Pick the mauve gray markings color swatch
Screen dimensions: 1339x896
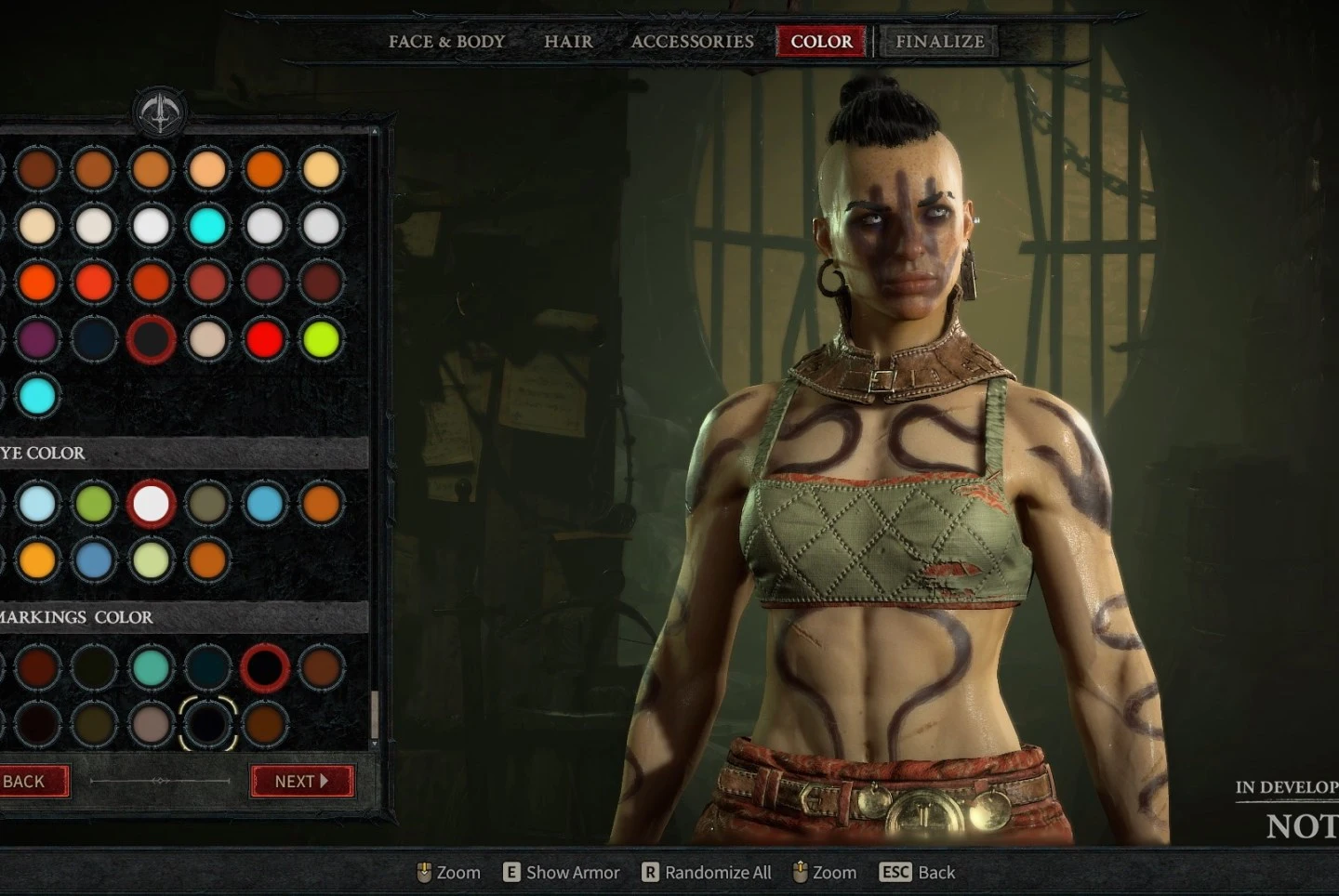pyautogui.click(x=151, y=724)
